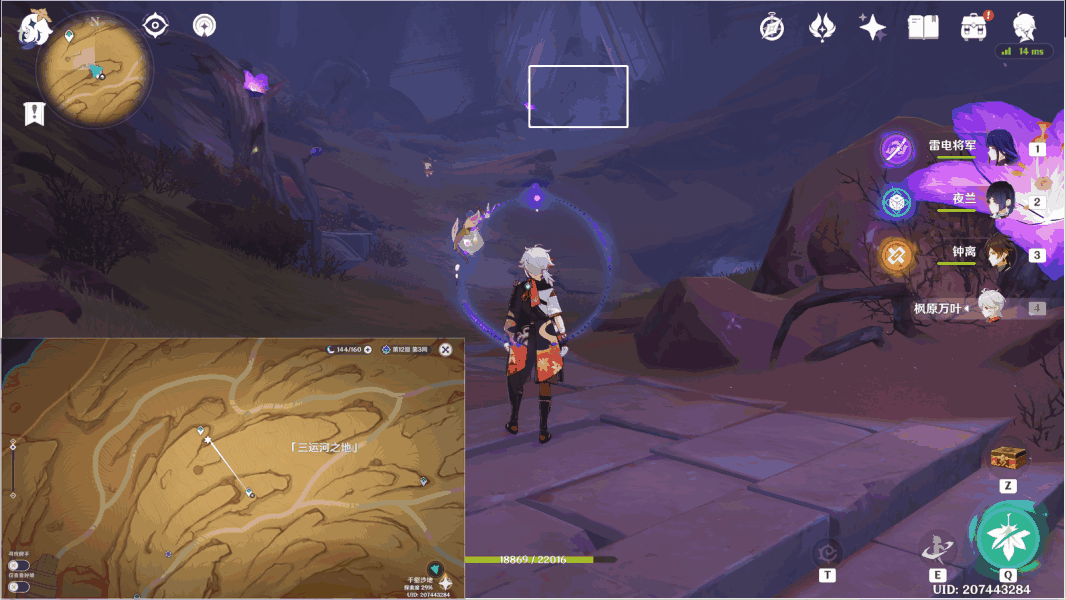Open the wish star icon
The image size is (1066, 600).
tap(872, 27)
